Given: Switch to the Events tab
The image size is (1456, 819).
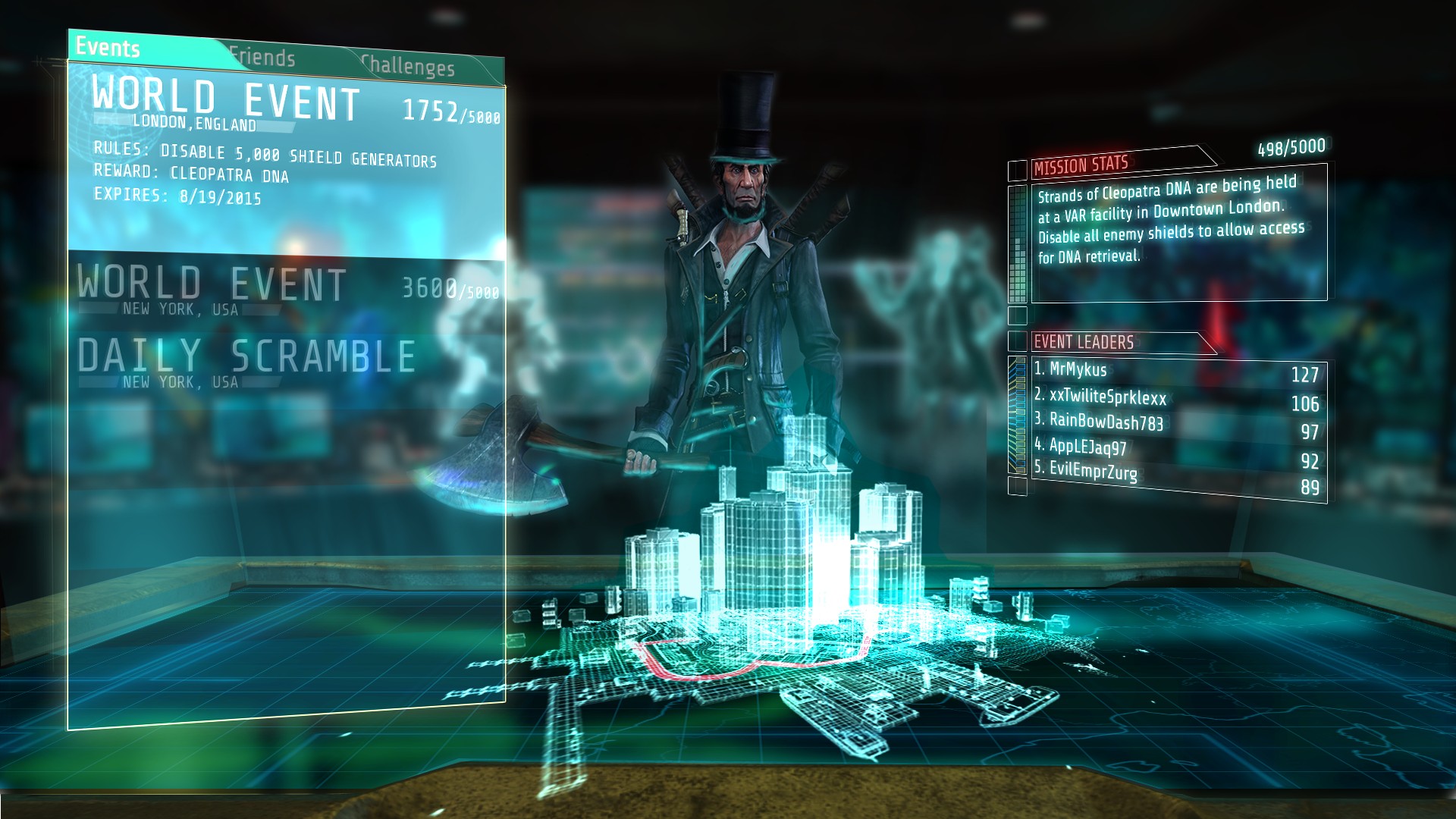Looking at the screenshot, I should tap(108, 48).
